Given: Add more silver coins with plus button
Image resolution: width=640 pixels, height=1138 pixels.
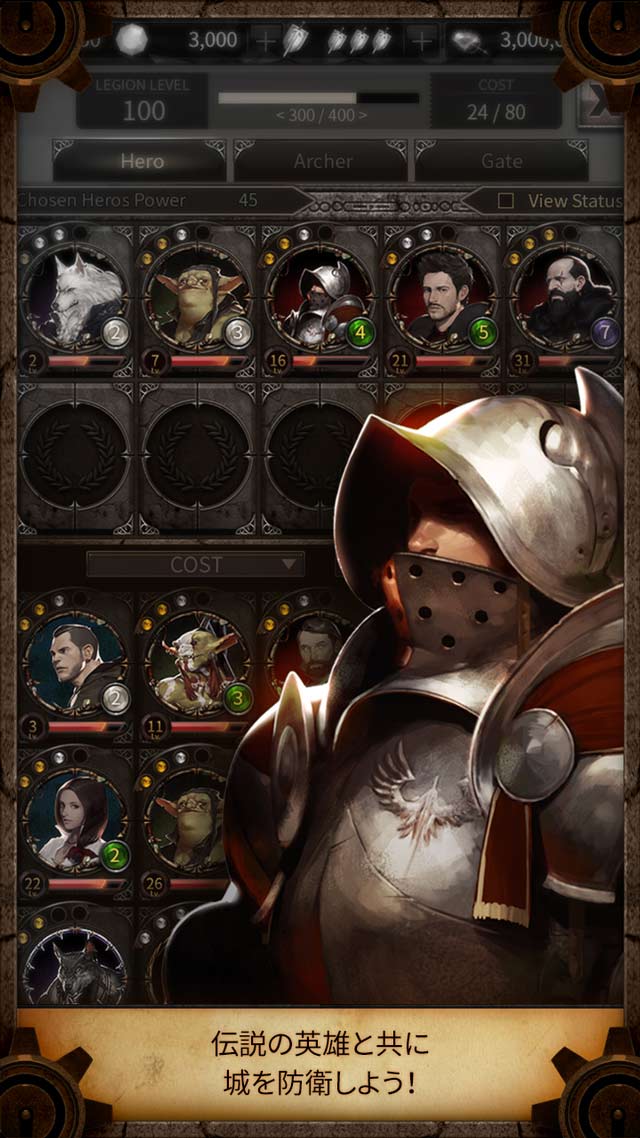Looking at the screenshot, I should (266, 41).
